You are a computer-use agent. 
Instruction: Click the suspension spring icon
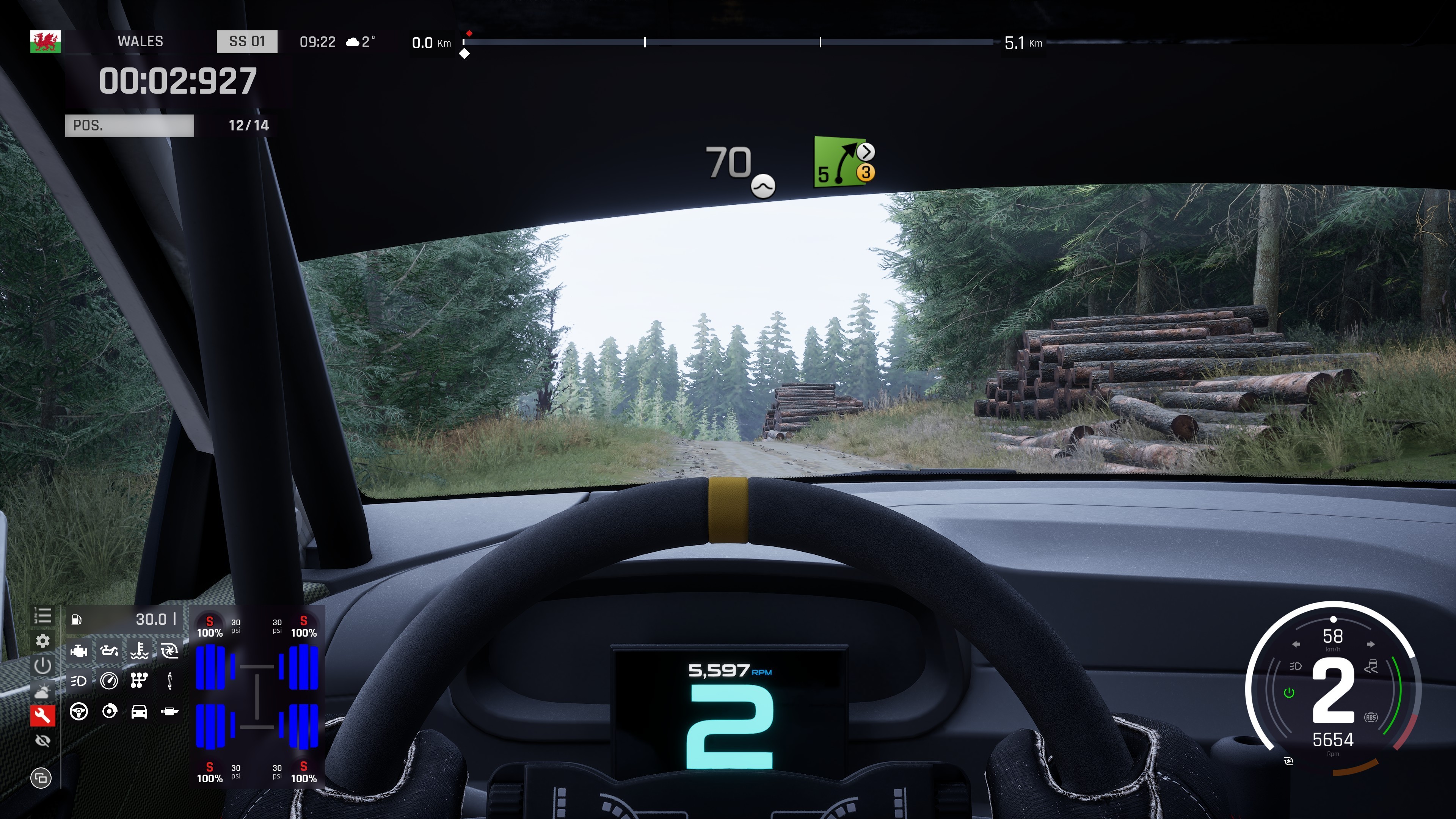(169, 681)
